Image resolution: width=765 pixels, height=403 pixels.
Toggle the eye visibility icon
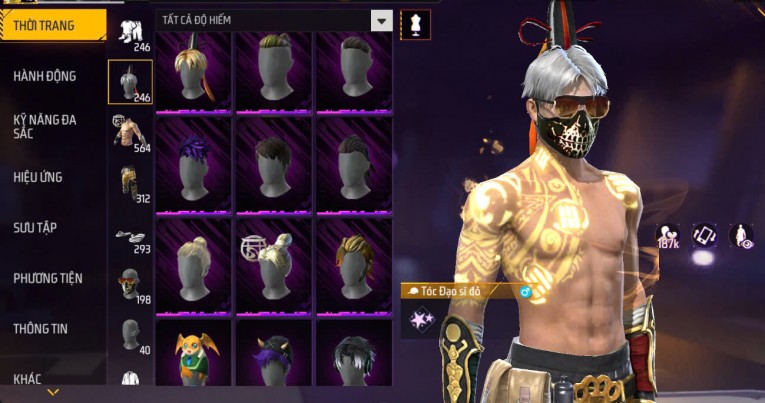(741, 236)
